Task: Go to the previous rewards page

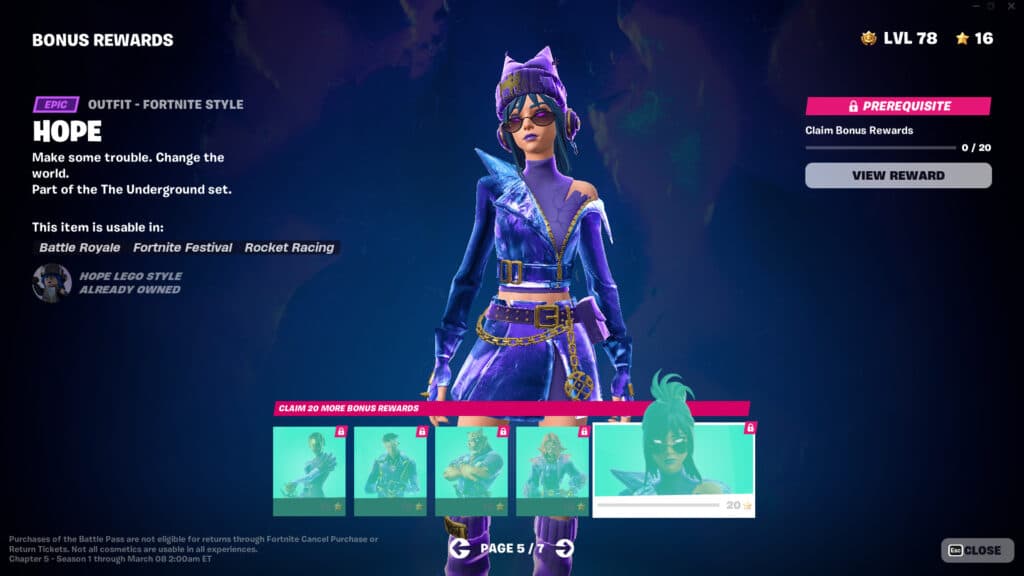Action: (x=459, y=548)
